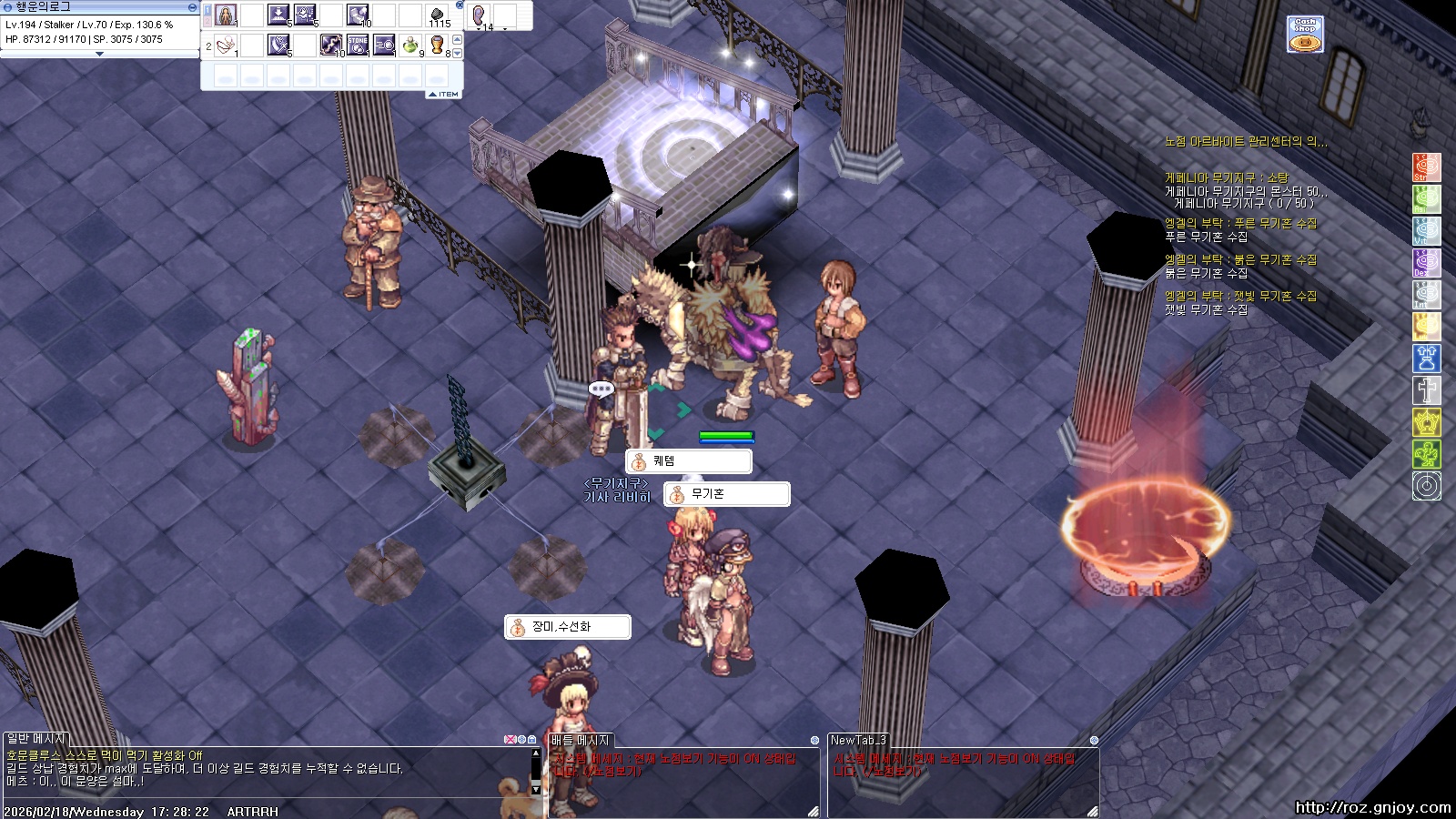This screenshot has height=819, width=1456.
Task: Use the green potion hotbar slot
Action: pyautogui.click(x=410, y=45)
